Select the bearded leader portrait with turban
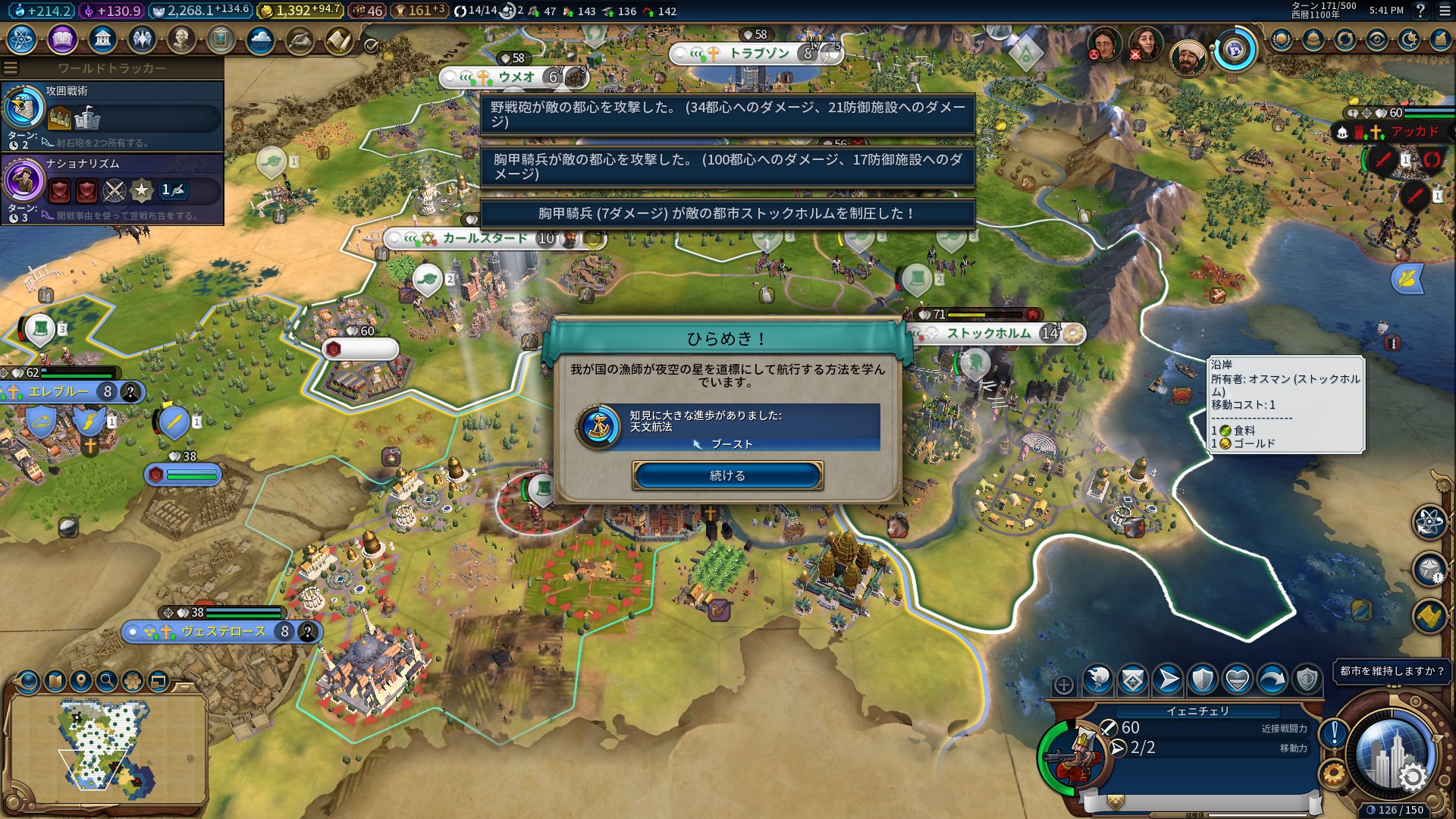 tap(1187, 57)
